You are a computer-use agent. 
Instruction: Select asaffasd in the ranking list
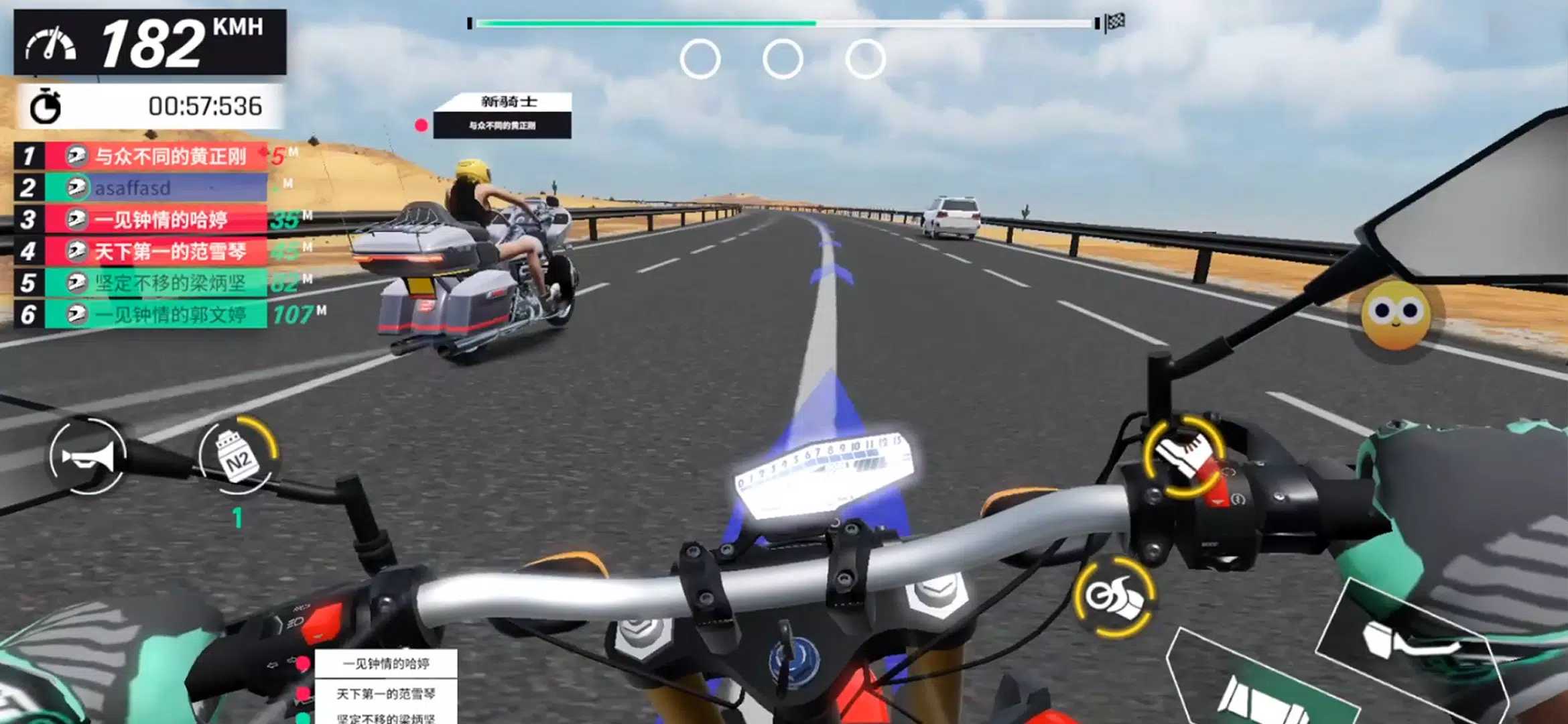coord(155,188)
